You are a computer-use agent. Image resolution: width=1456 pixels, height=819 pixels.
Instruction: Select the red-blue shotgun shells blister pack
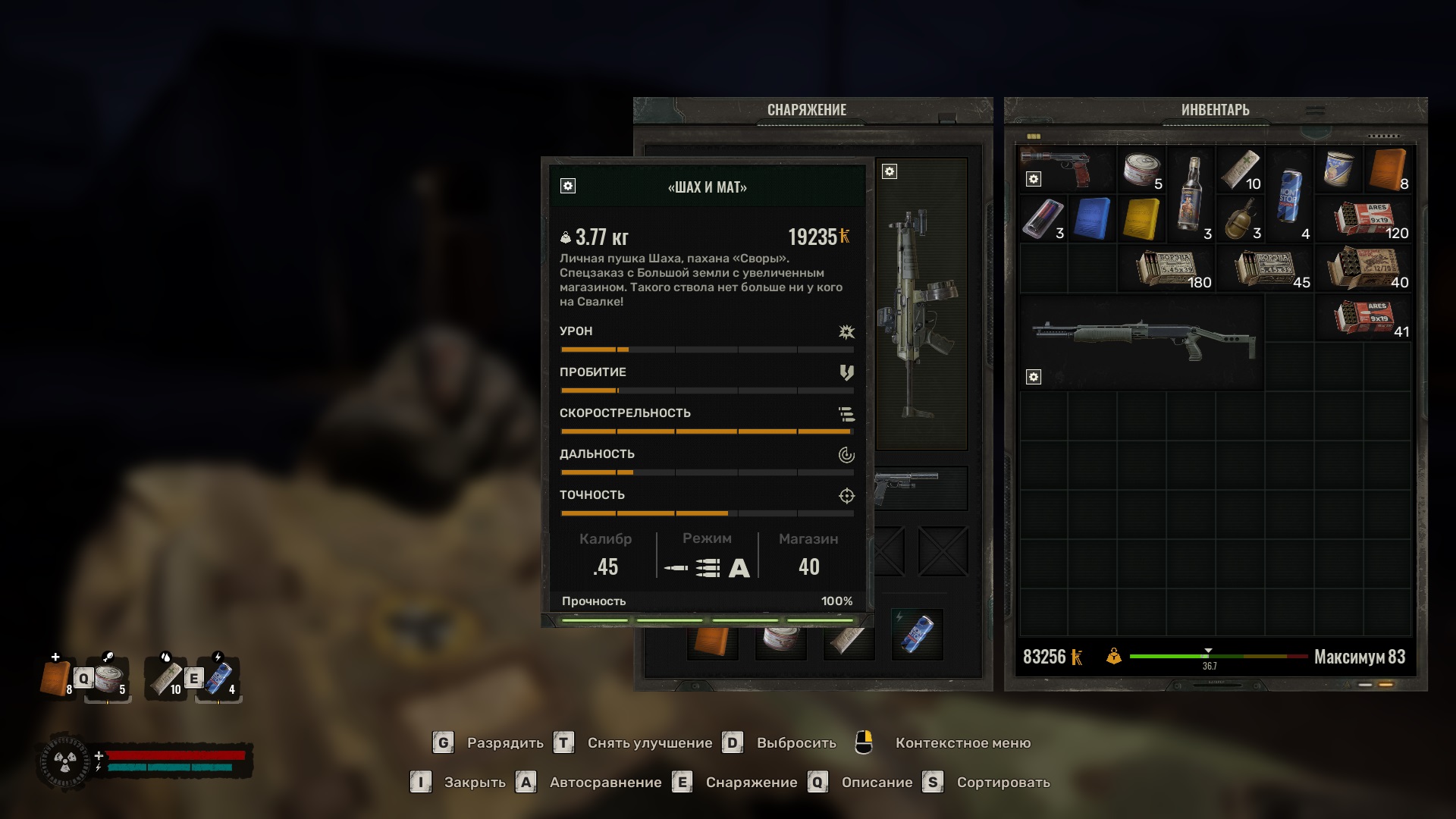[1043, 219]
